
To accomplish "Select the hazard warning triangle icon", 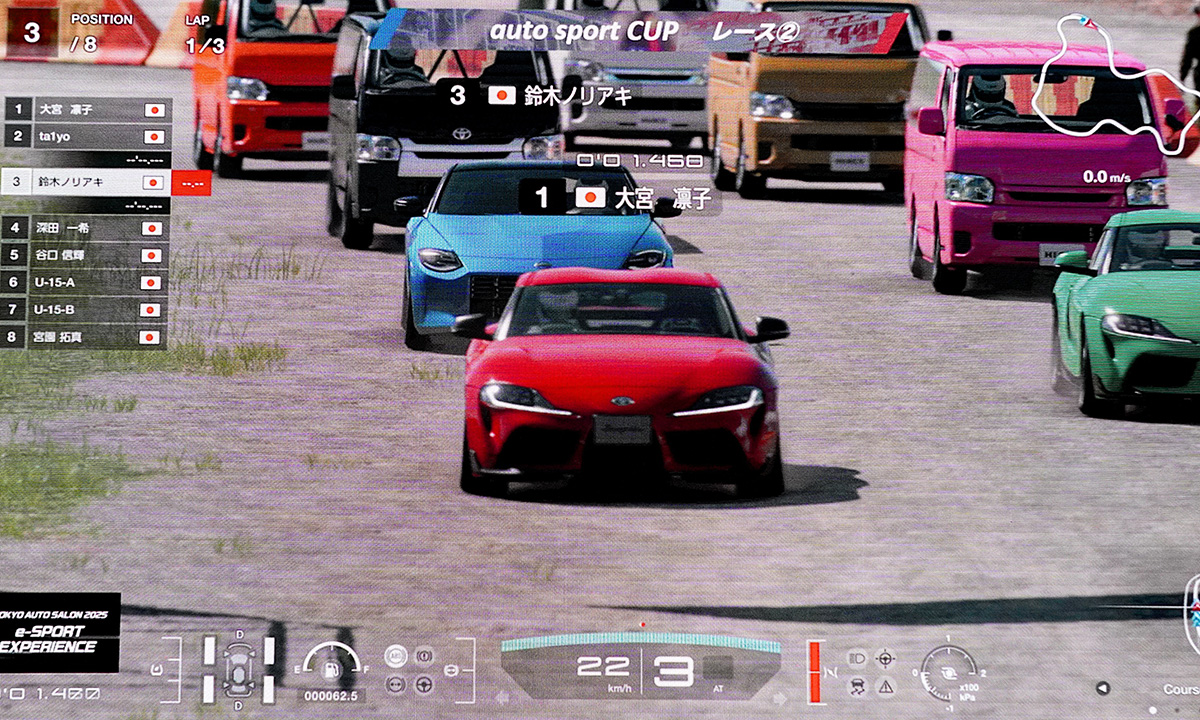I will click(x=885, y=686).
